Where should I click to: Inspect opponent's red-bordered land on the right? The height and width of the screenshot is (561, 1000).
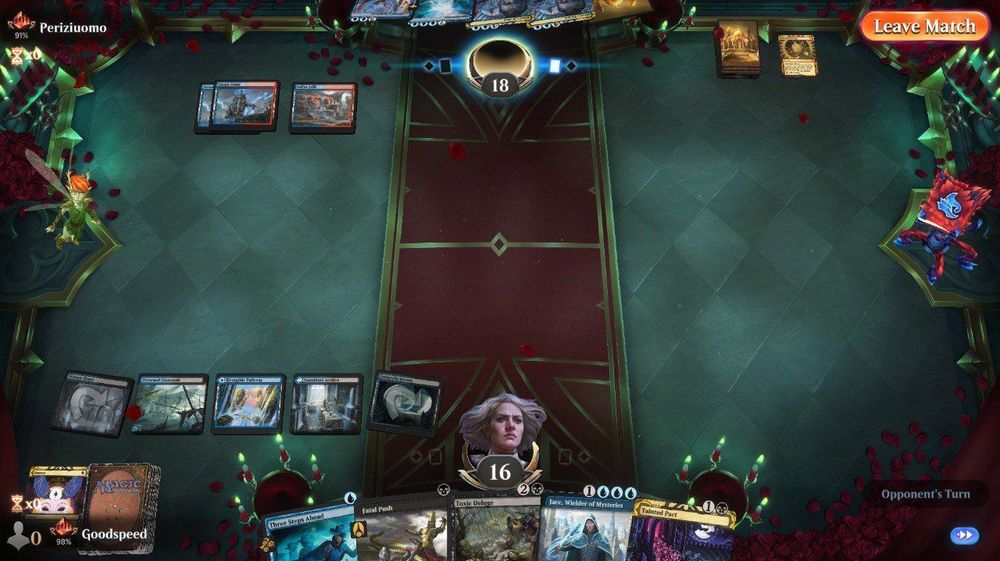(x=323, y=107)
